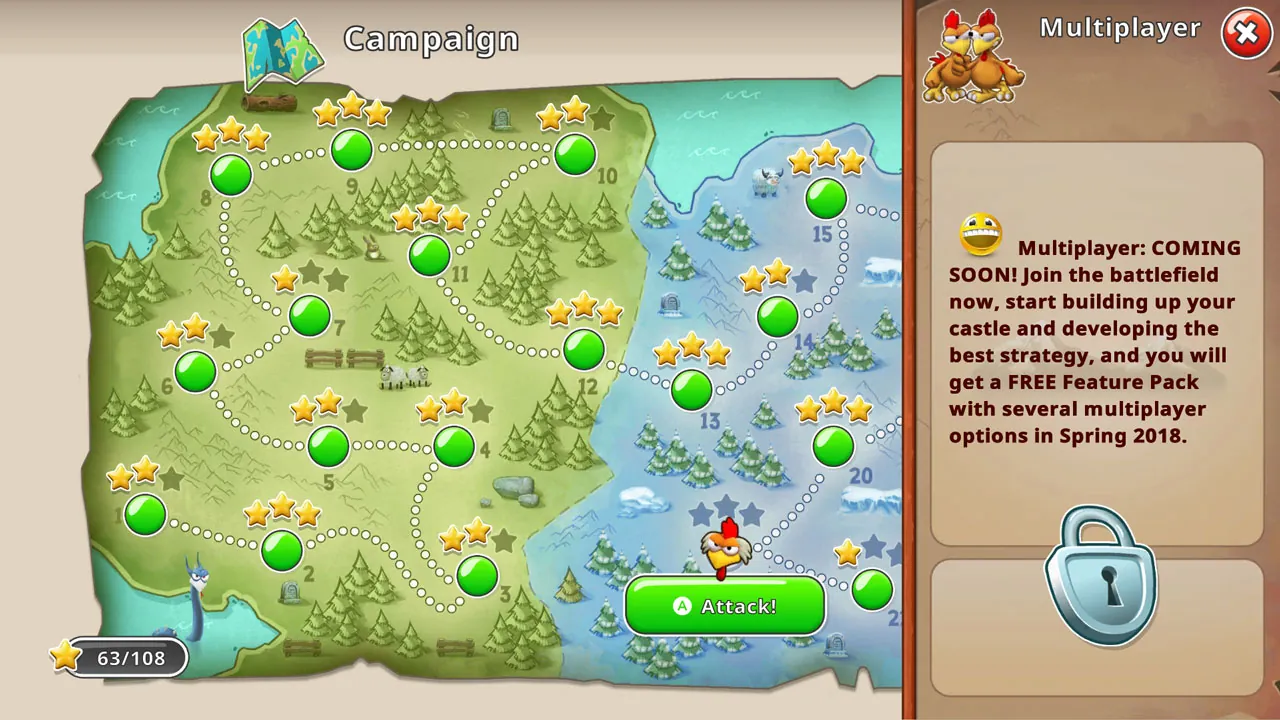This screenshot has height=720, width=1280.
Task: Click the yak icon above level 15
Action: click(766, 185)
